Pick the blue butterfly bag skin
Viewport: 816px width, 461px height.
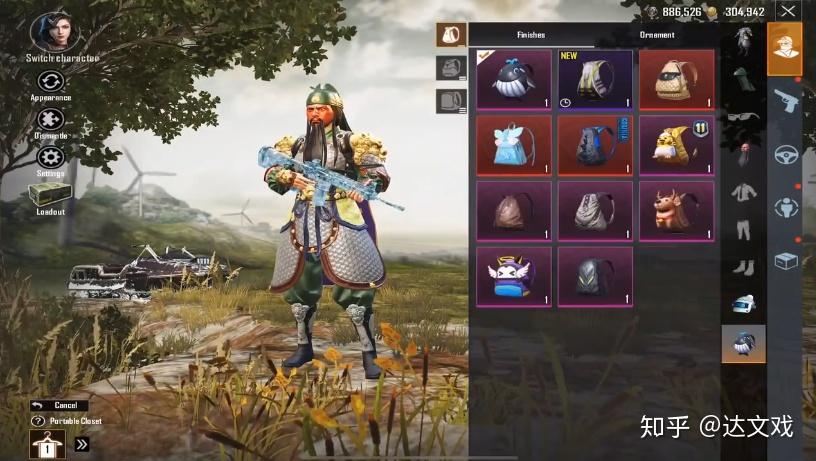pos(513,145)
